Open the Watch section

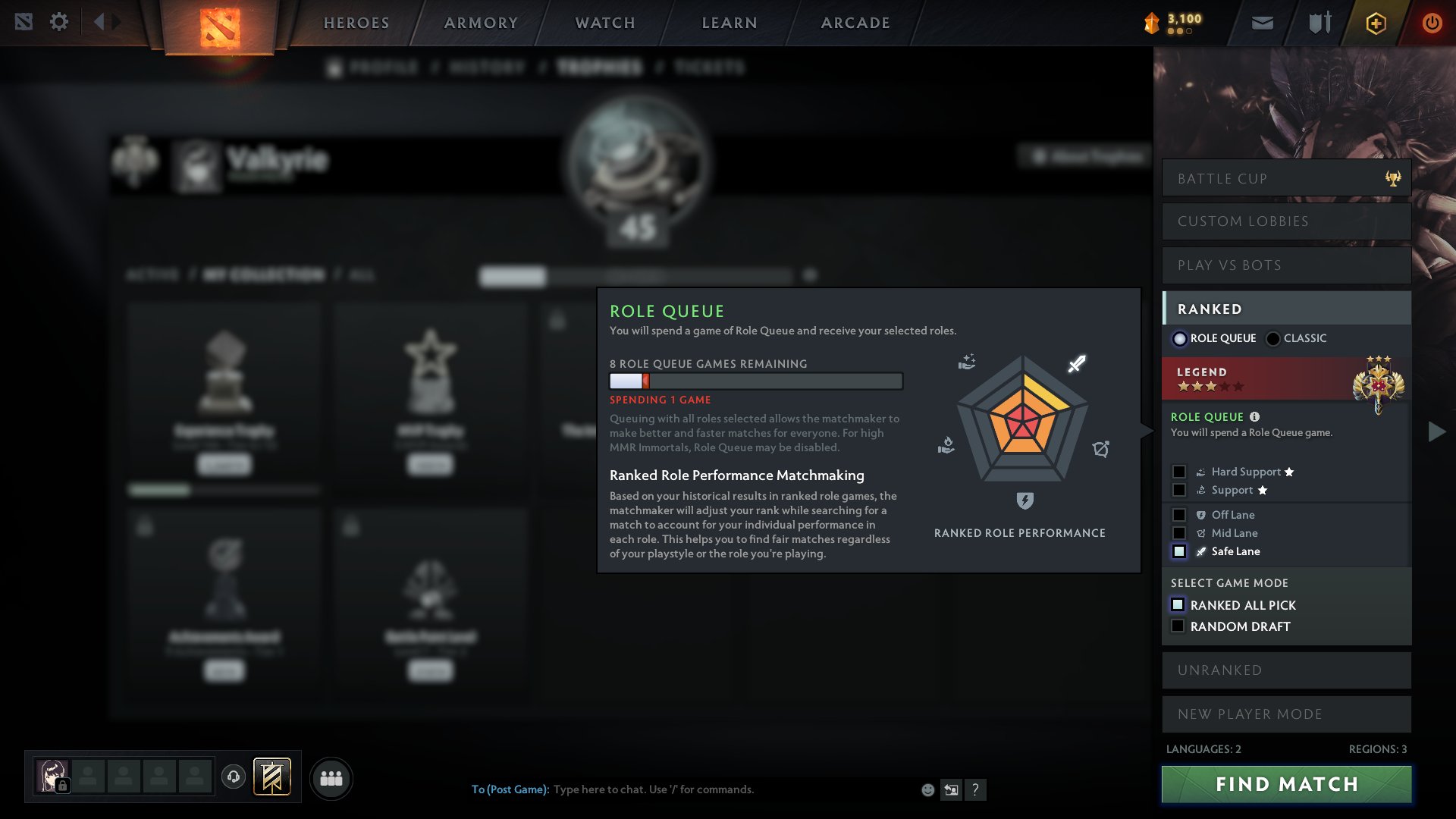[x=603, y=22]
